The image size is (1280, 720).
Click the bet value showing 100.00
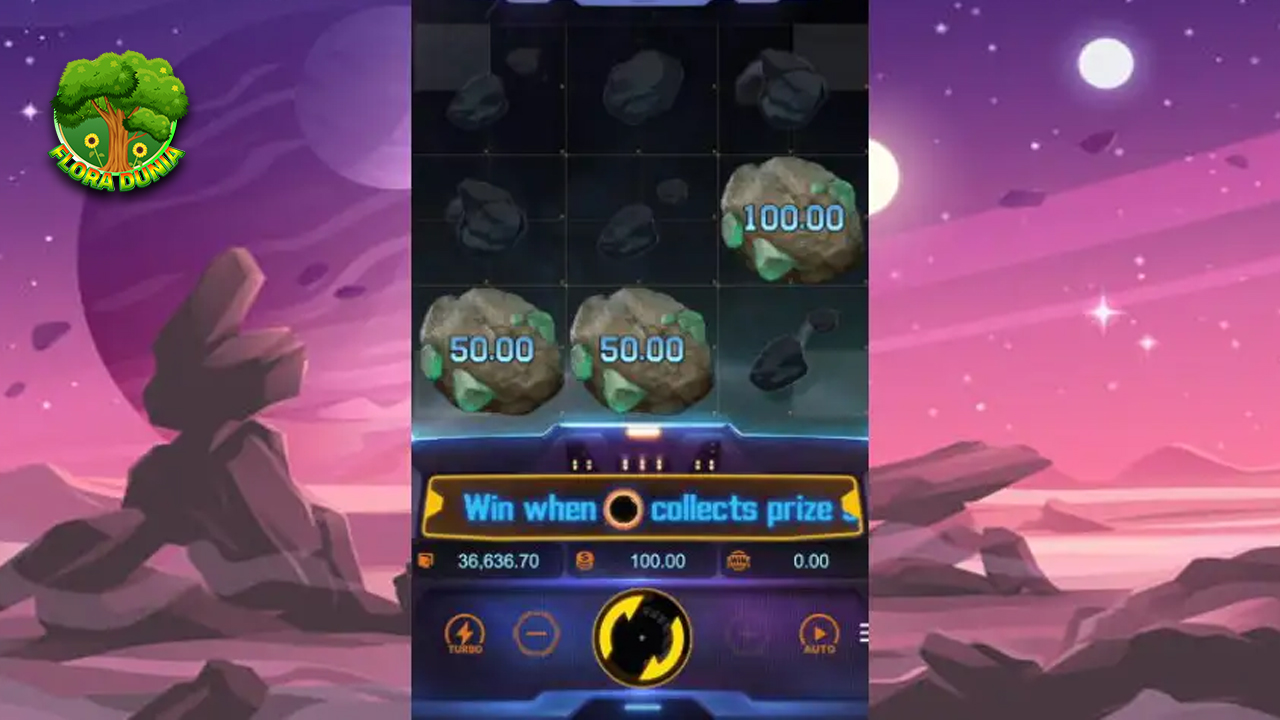[660, 561]
